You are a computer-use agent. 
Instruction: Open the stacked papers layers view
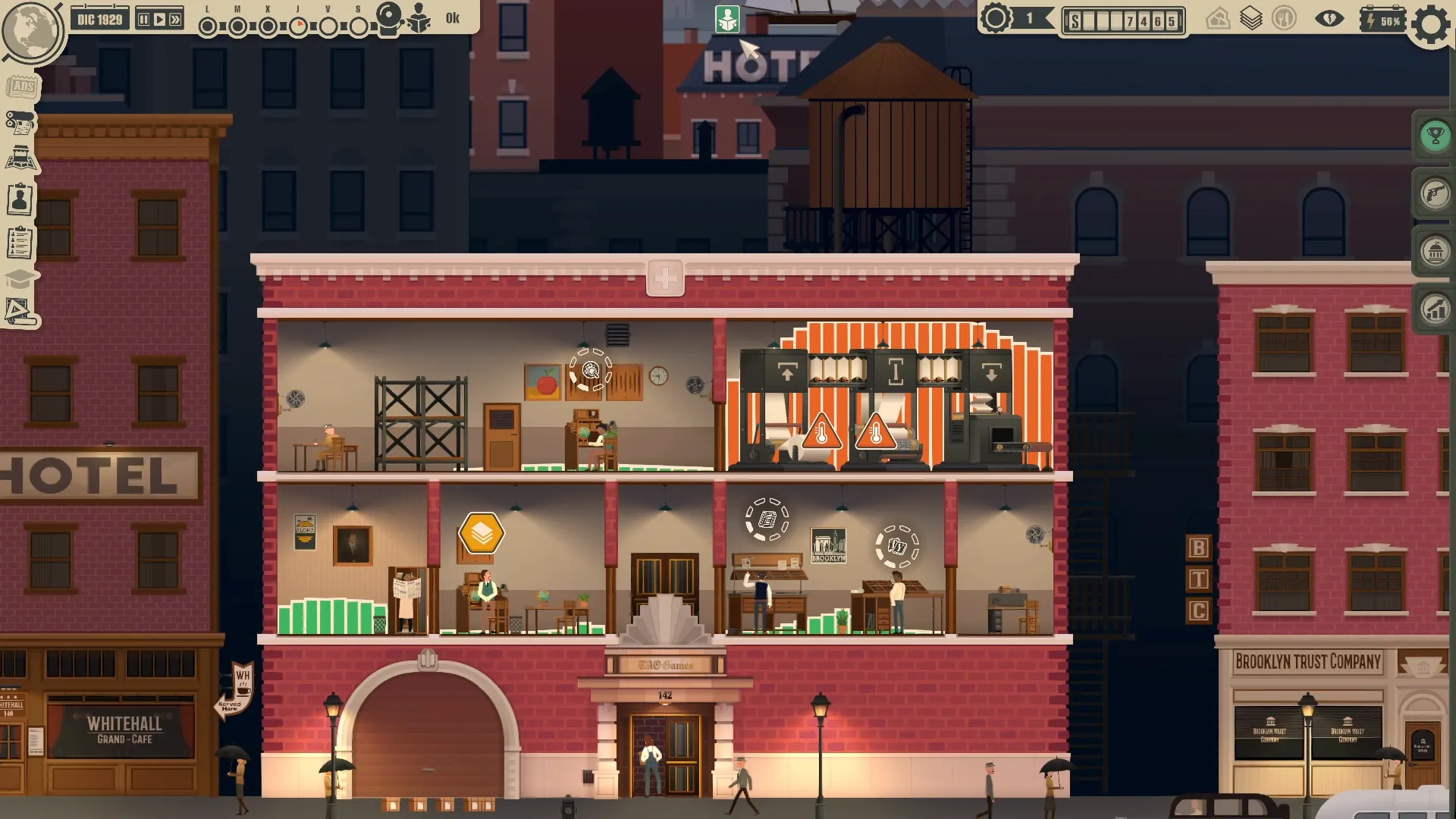pyautogui.click(x=1251, y=19)
